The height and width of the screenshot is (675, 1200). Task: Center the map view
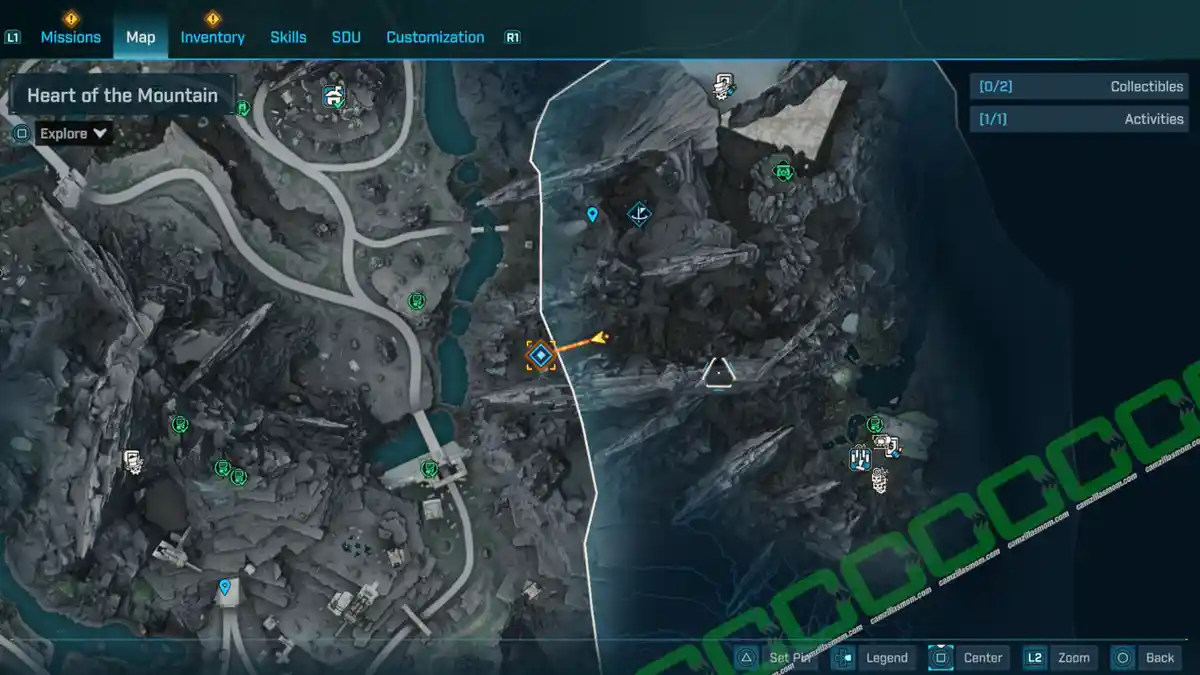click(x=969, y=657)
